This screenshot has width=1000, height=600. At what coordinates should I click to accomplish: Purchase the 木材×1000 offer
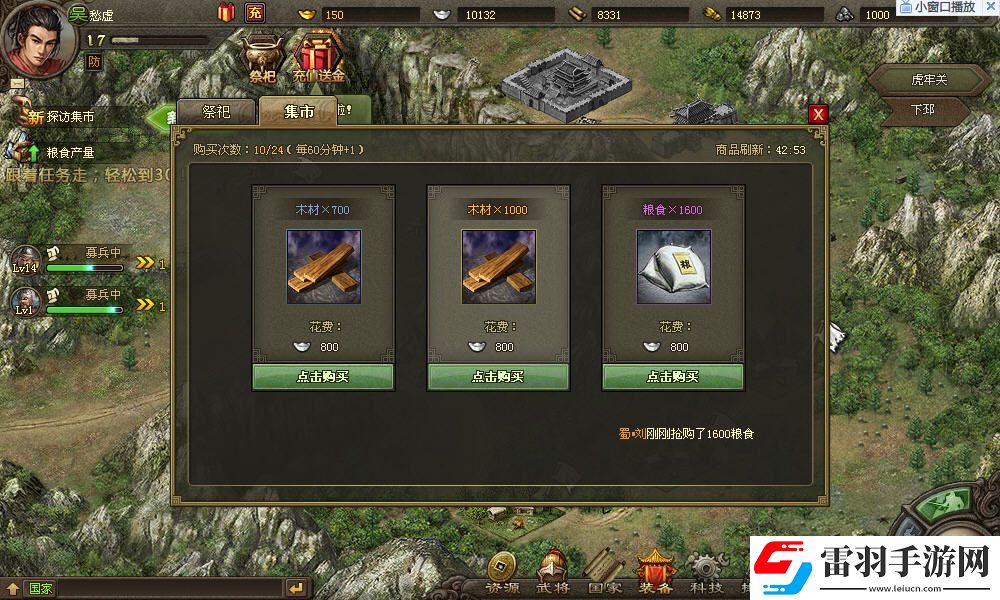tap(497, 377)
